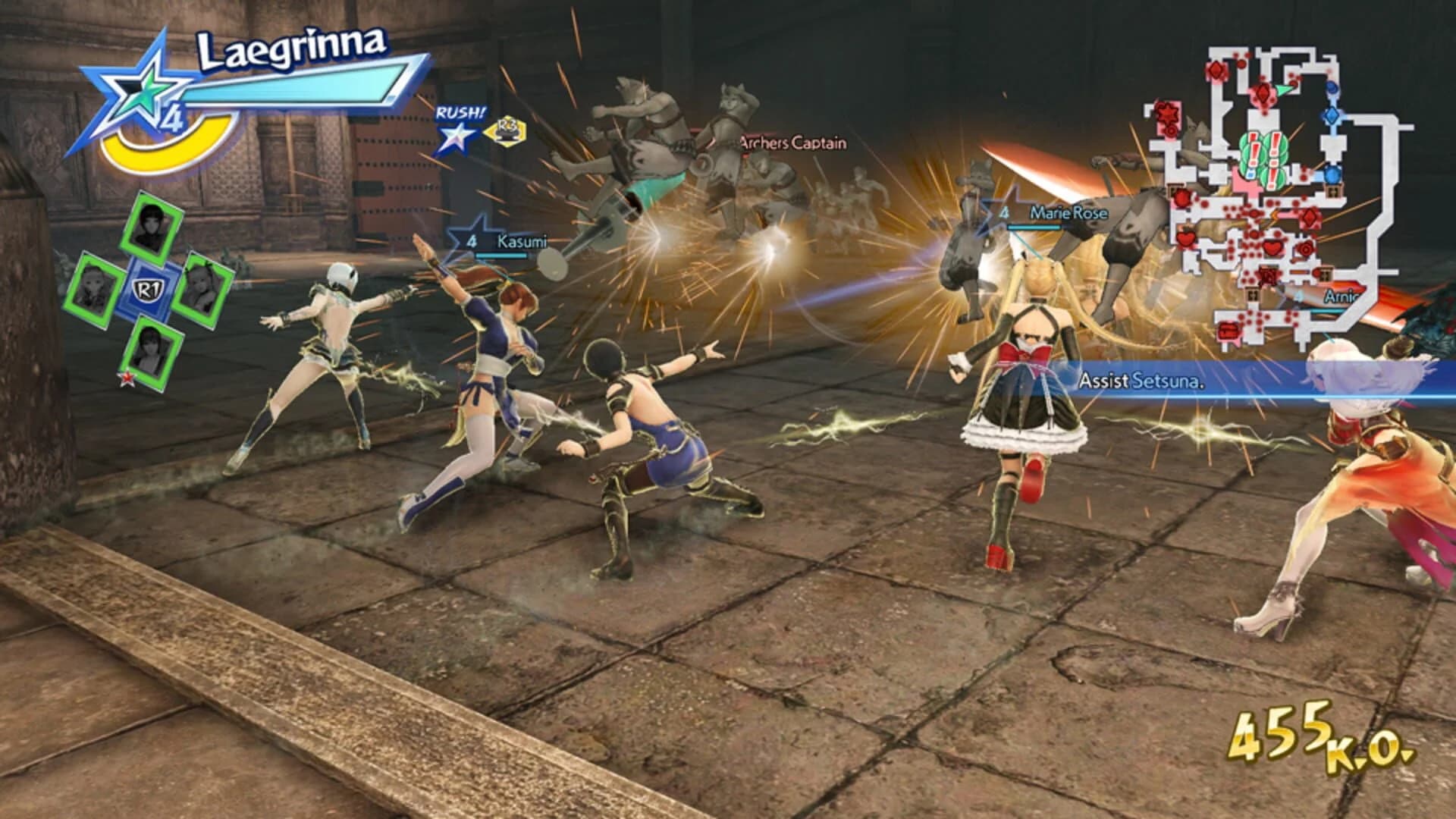1456x819 pixels.
Task: Click a red heart enemy officer icon on minimap
Action: 1272,248
